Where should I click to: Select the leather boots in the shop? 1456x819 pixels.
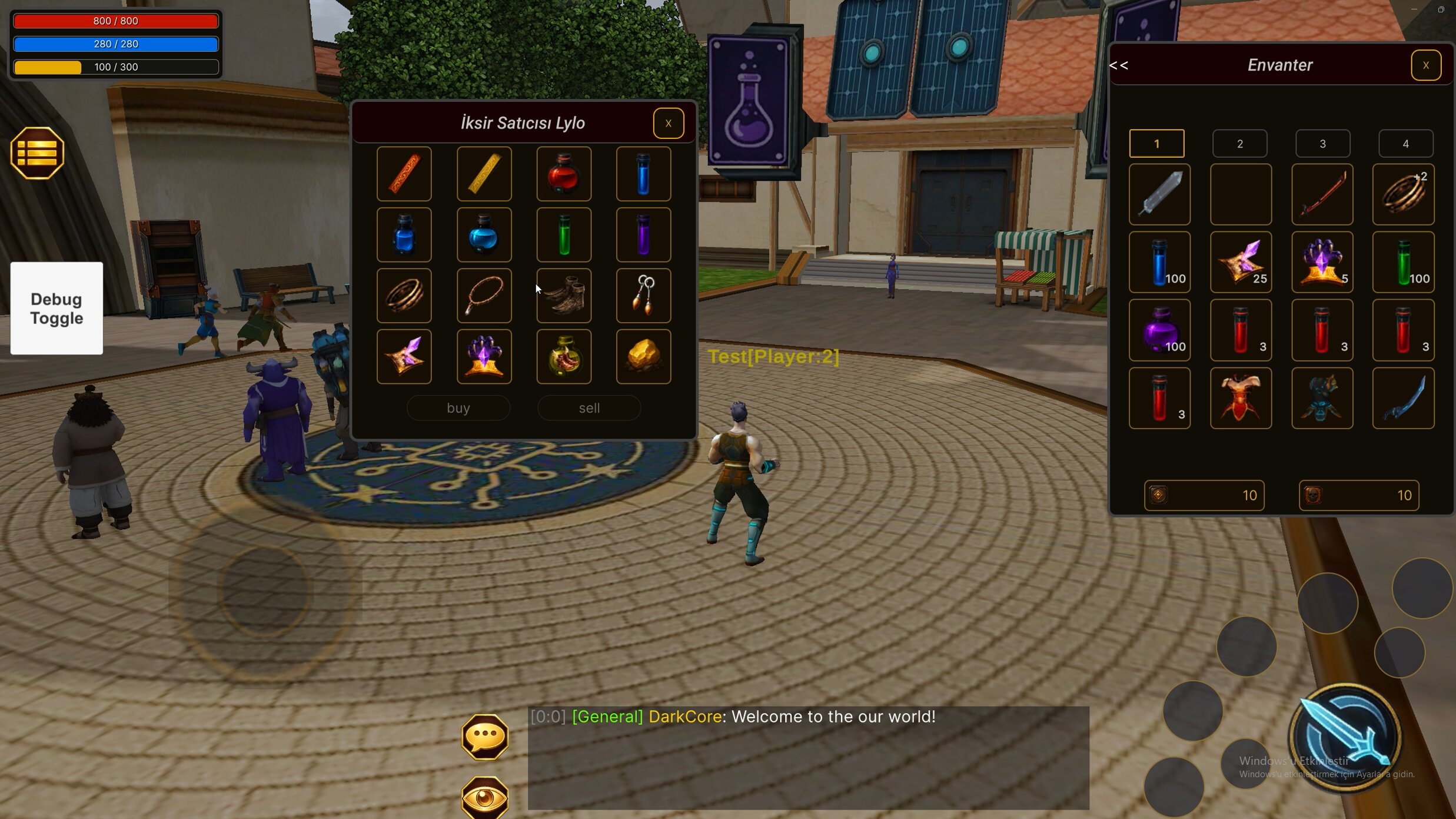click(x=563, y=296)
